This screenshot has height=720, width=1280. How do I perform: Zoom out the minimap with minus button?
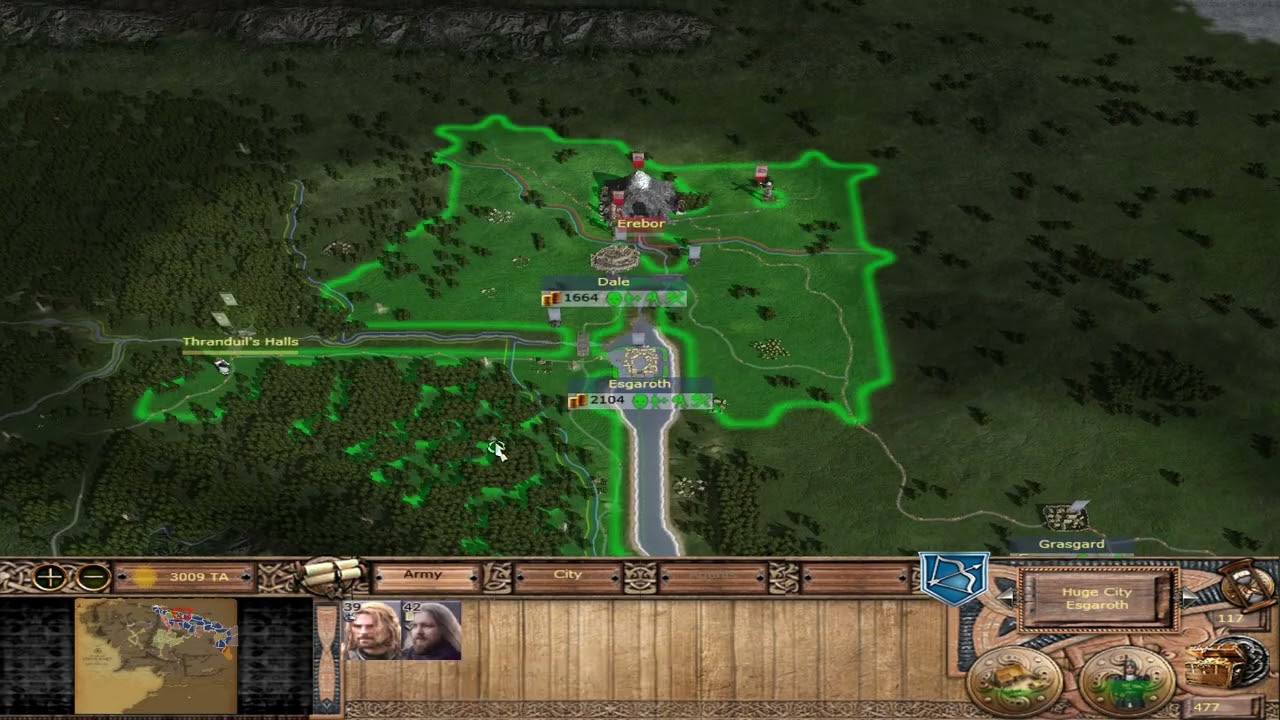pyautogui.click(x=93, y=577)
